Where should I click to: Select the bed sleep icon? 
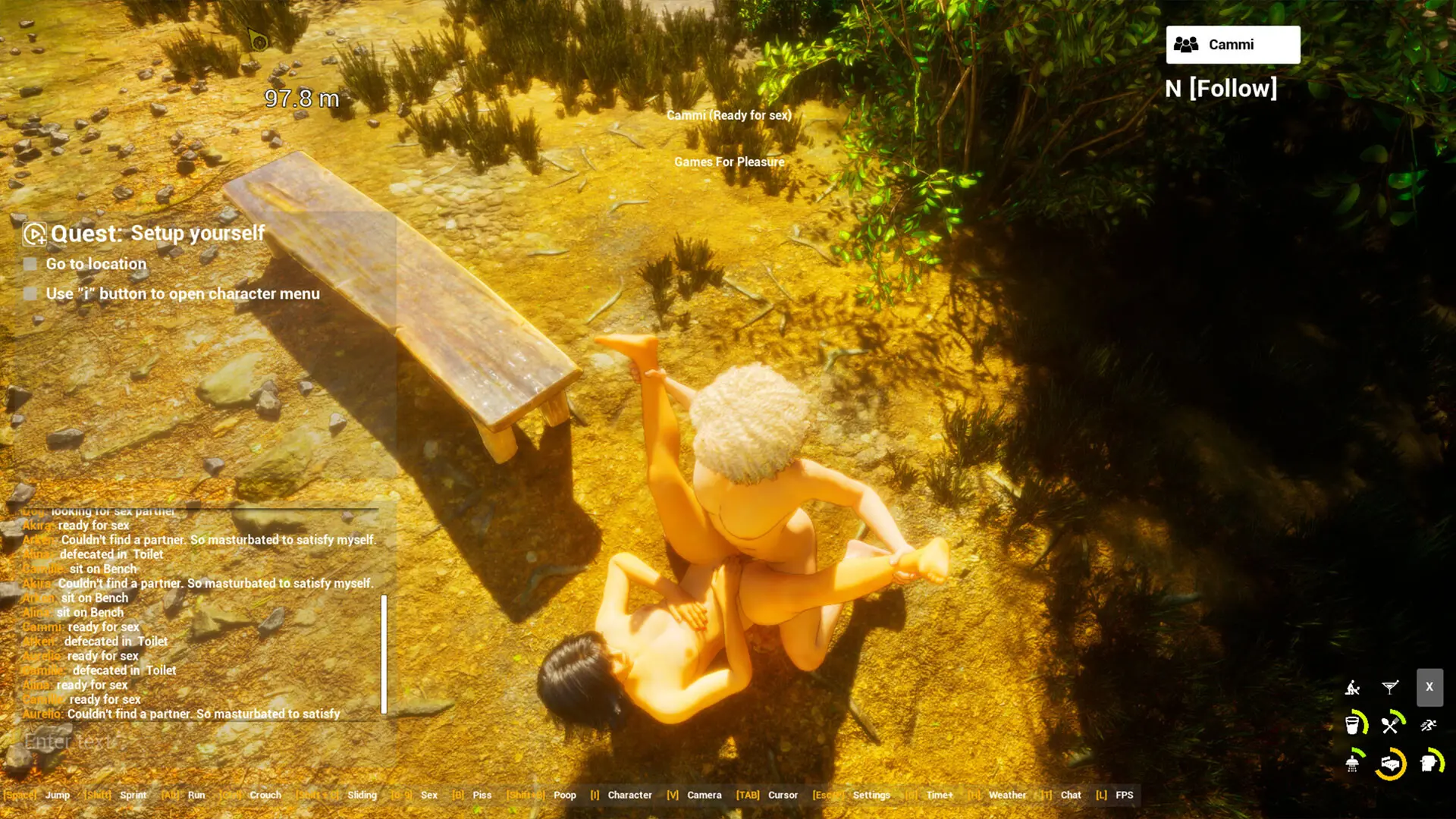pos(1391,764)
